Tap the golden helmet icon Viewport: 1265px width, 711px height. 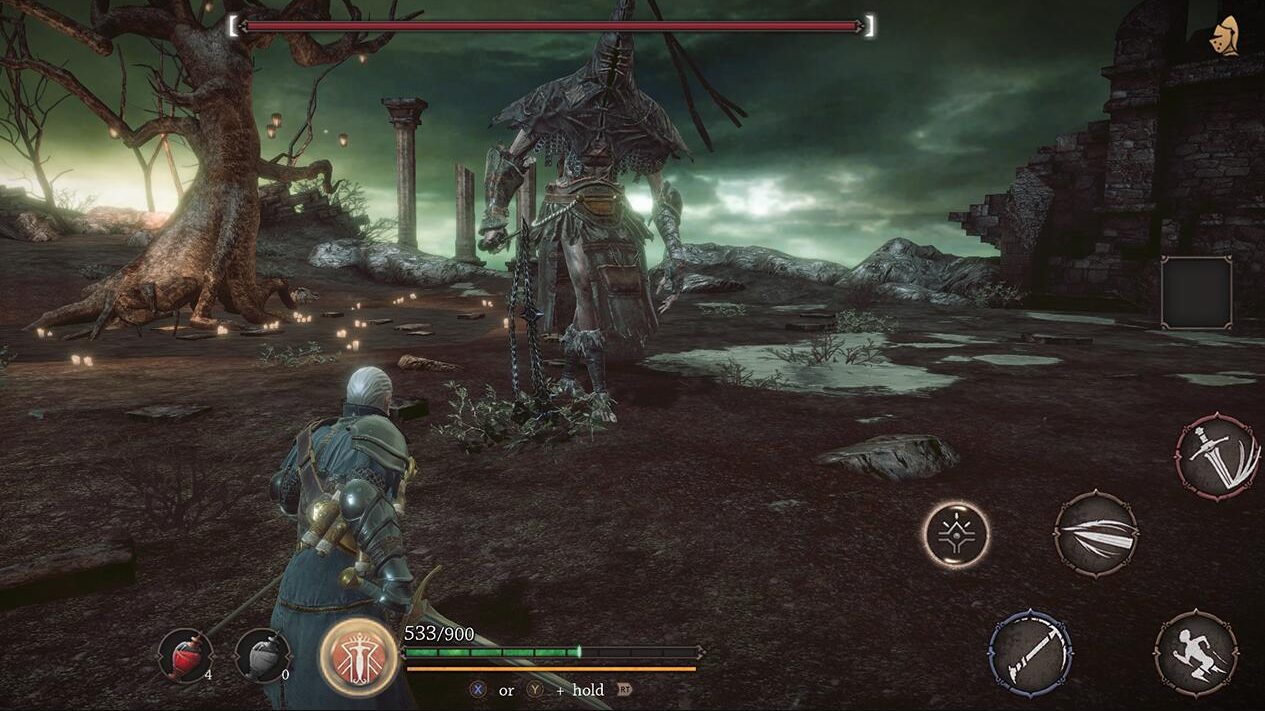[1222, 37]
